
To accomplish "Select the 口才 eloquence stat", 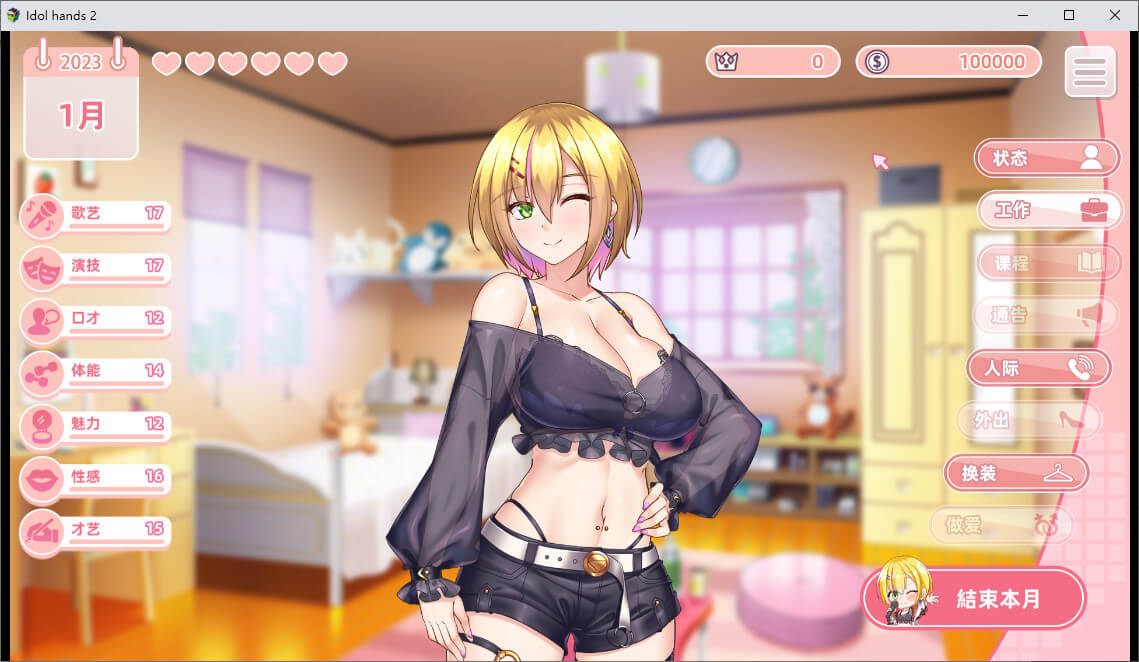I will click(96, 320).
